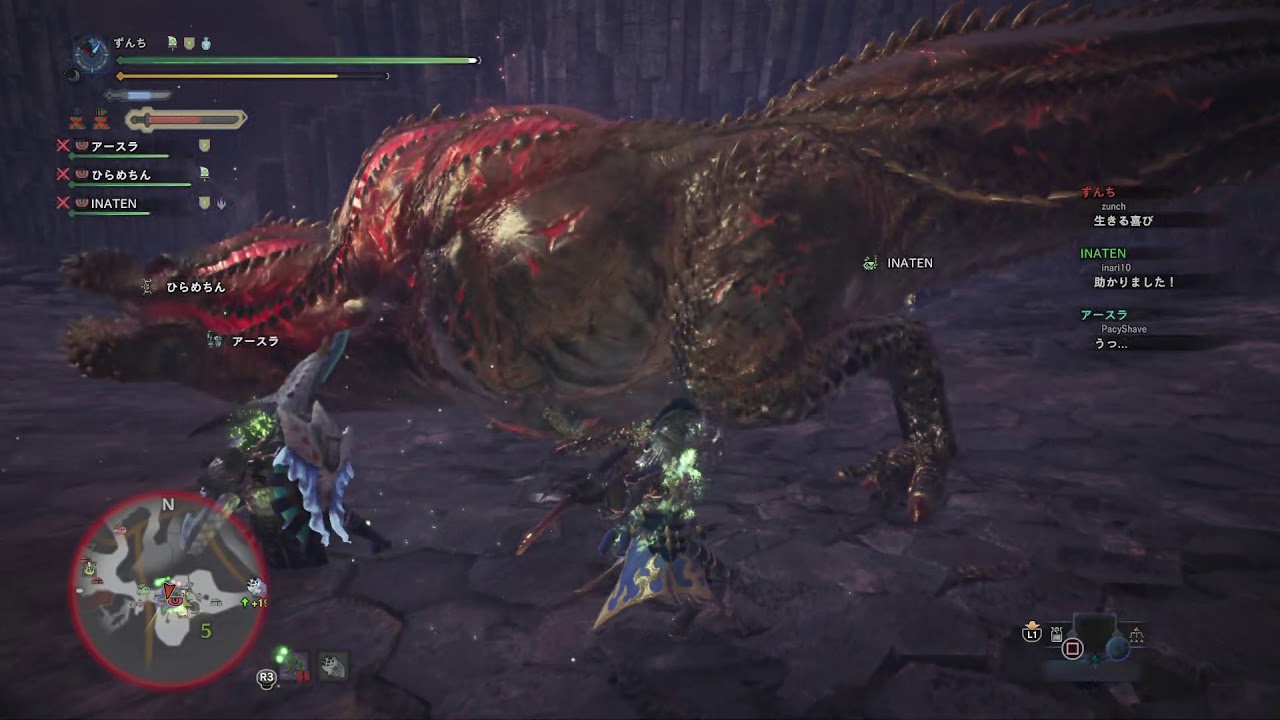This screenshot has width=1280, height=720.
Task: Click the green sail buff icon beside ずんち
Action: pos(172,42)
